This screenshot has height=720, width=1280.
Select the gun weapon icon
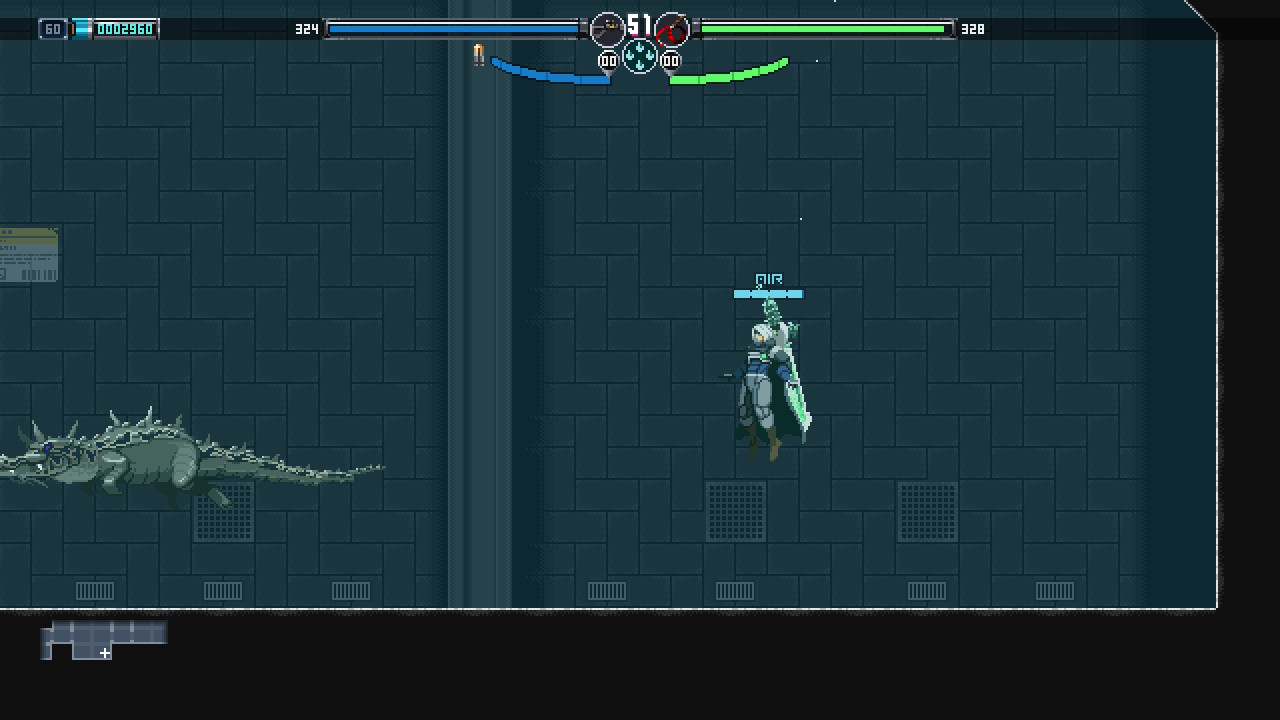coord(607,30)
